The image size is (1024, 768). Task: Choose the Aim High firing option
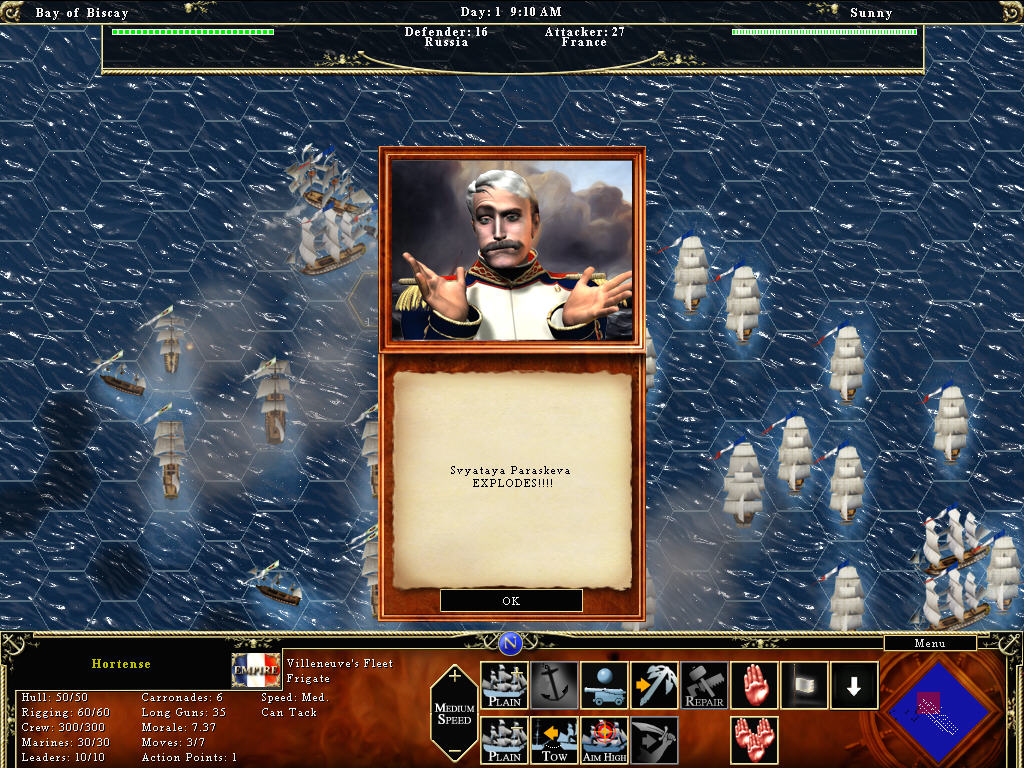coord(605,740)
